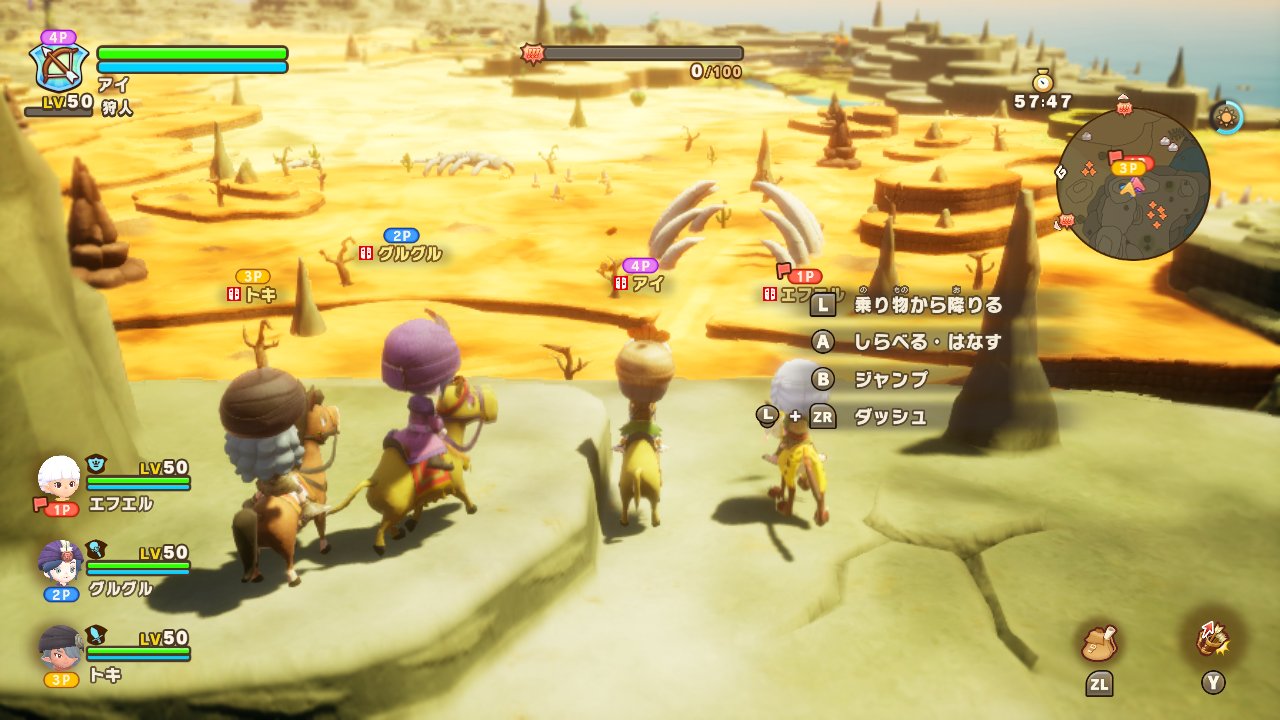Use the meat food item icon
This screenshot has width=1280, height=720.
(1098, 642)
